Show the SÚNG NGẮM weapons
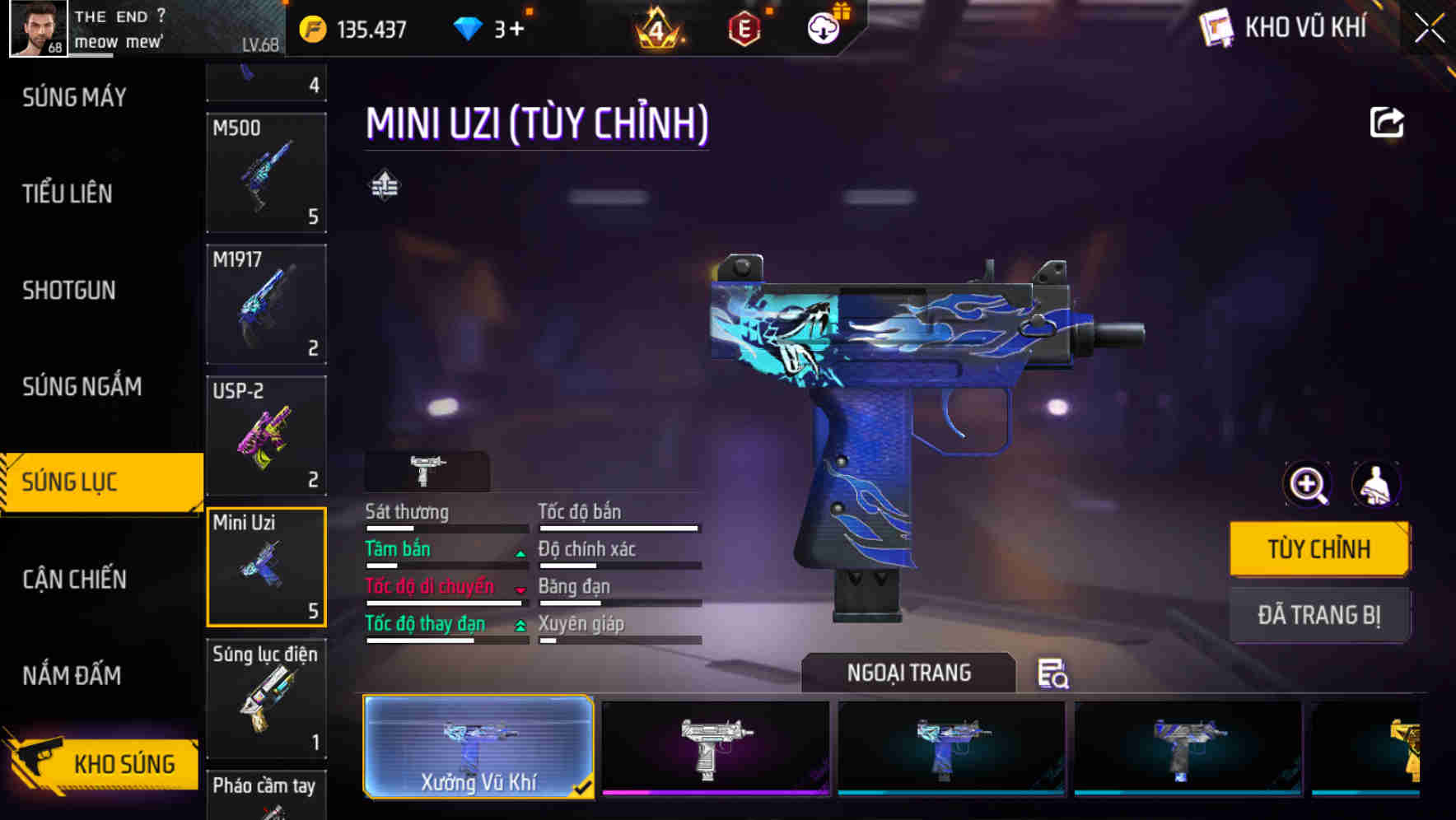Viewport: 1456px width, 820px height. point(82,386)
